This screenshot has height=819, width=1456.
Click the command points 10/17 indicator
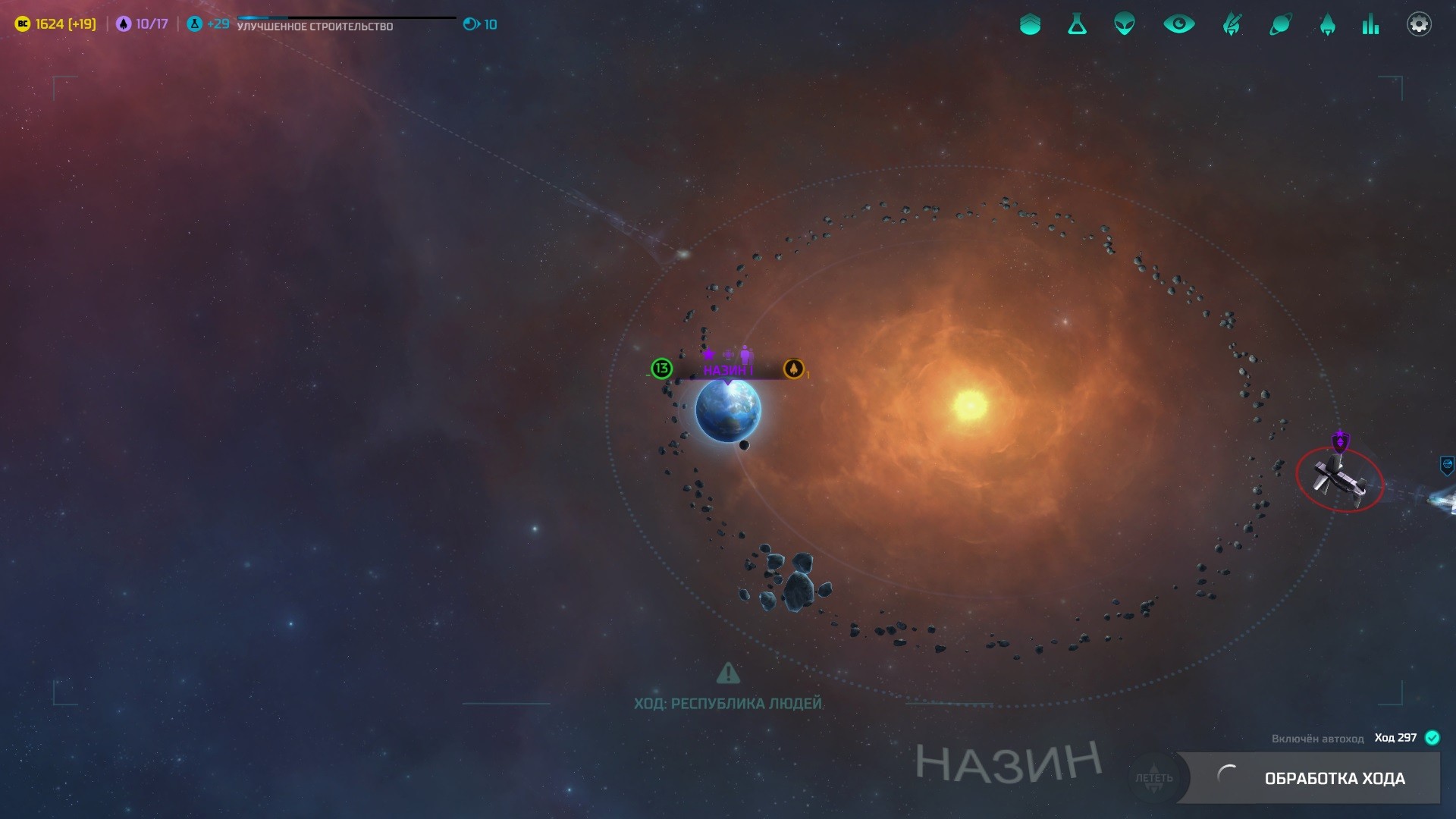(x=143, y=24)
